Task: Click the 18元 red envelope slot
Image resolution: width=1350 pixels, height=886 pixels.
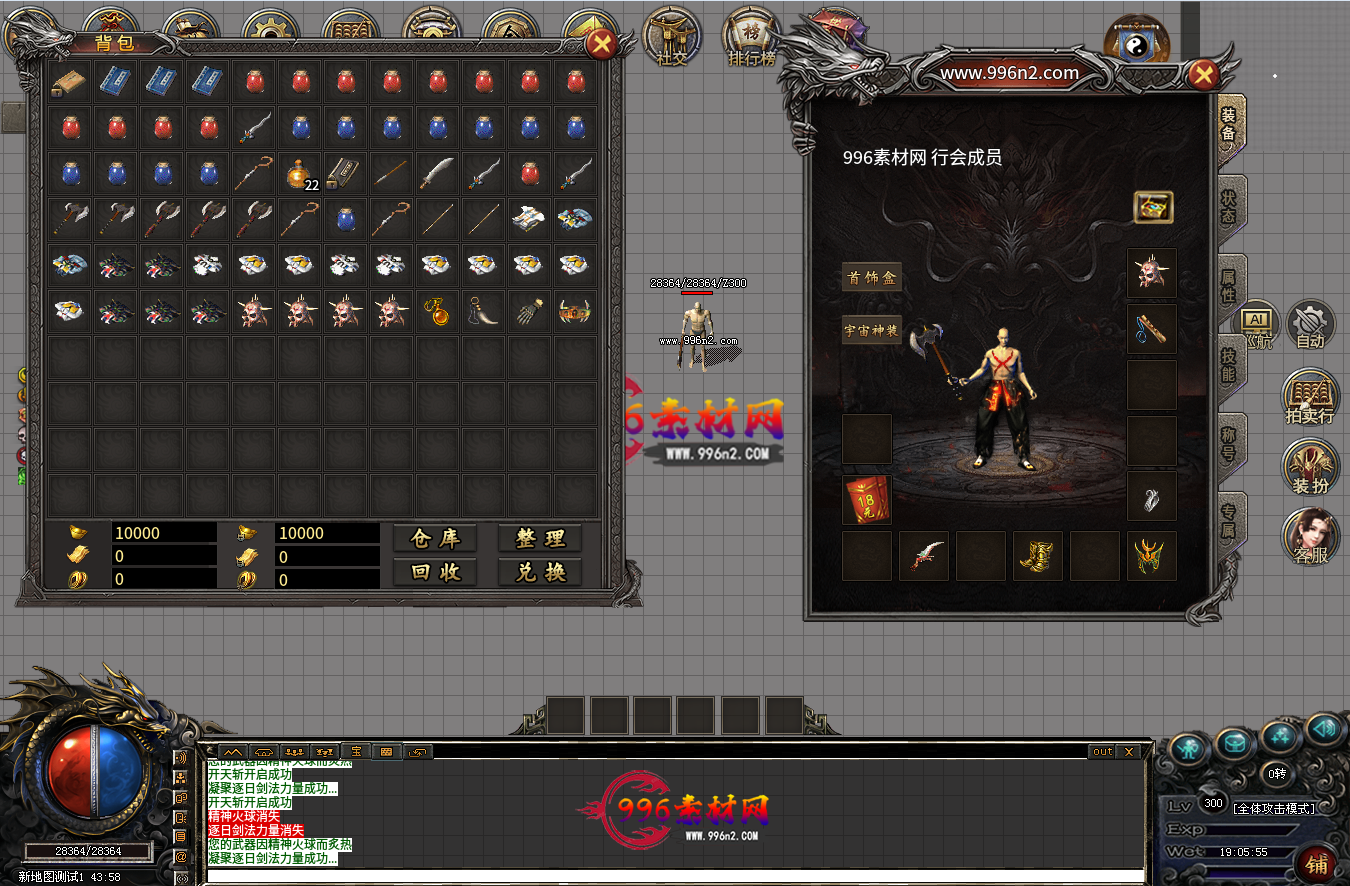Action: coord(866,500)
